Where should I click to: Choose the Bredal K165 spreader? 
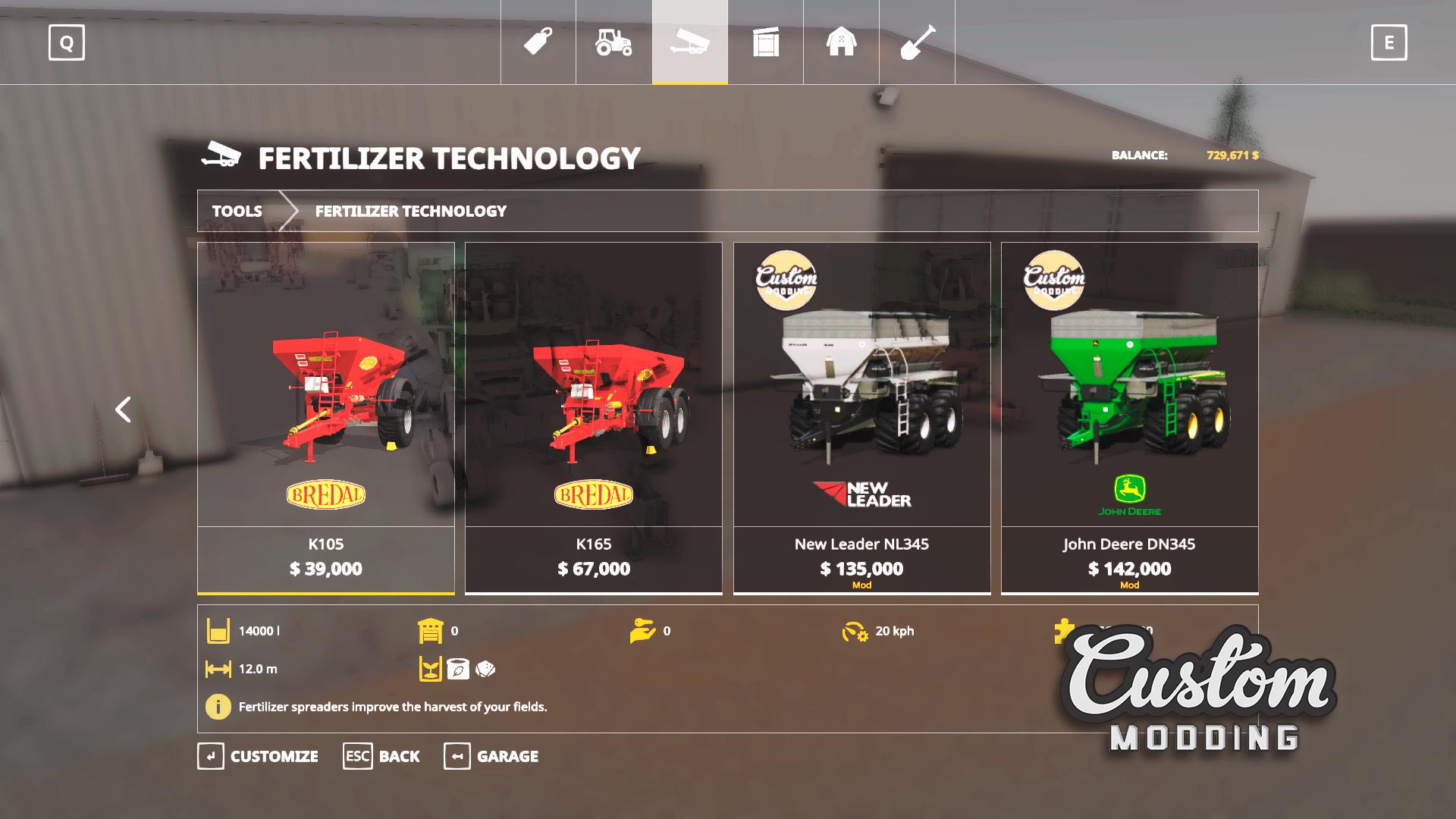[594, 417]
